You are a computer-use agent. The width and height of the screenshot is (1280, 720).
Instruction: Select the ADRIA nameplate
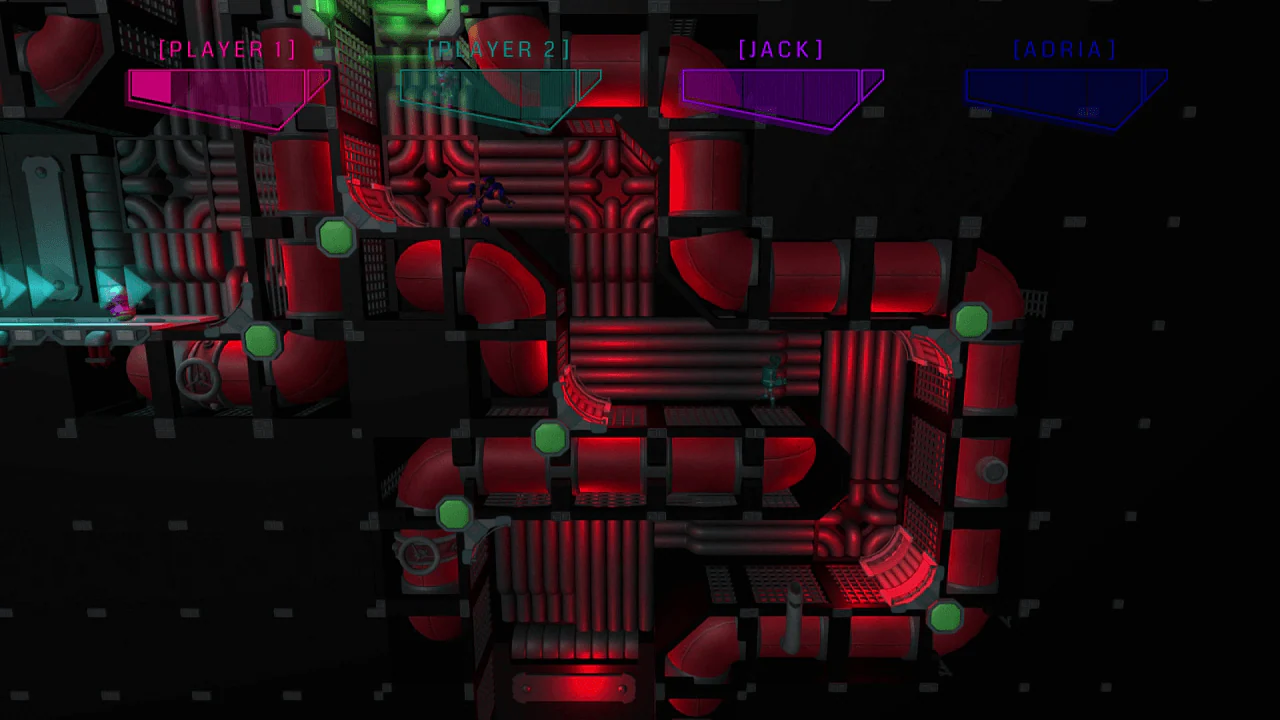pyautogui.click(x=1063, y=48)
